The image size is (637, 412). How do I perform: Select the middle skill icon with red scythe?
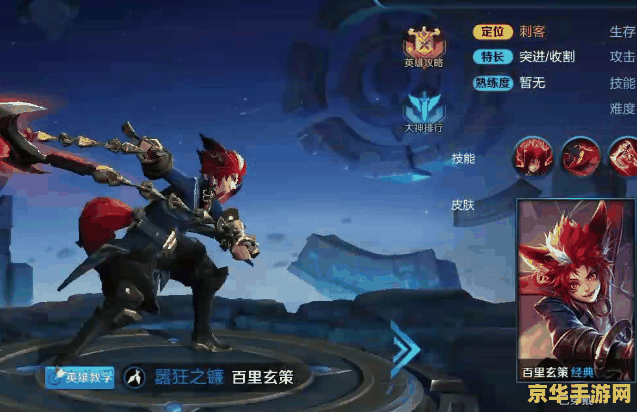578,157
